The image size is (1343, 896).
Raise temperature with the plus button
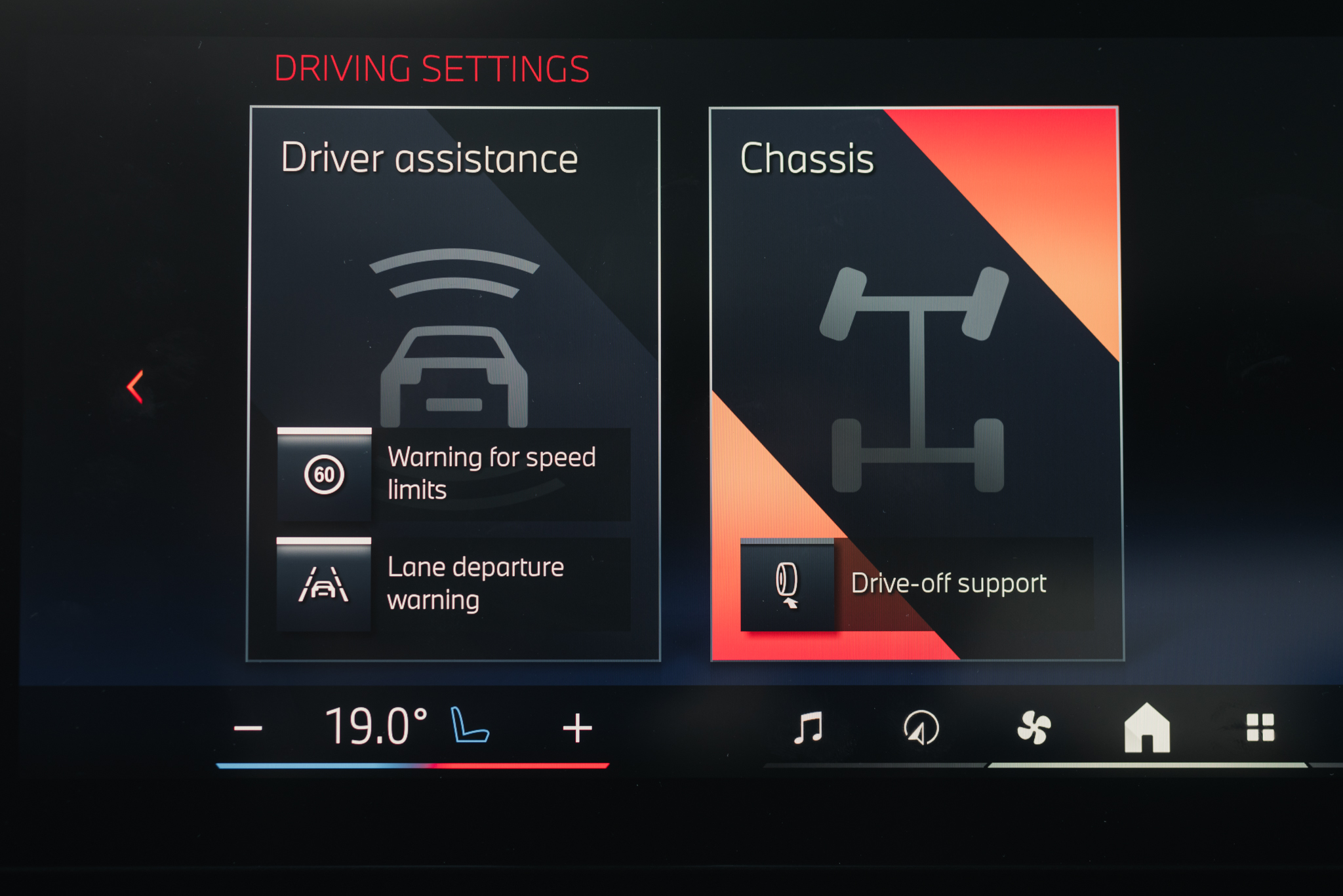tap(577, 728)
